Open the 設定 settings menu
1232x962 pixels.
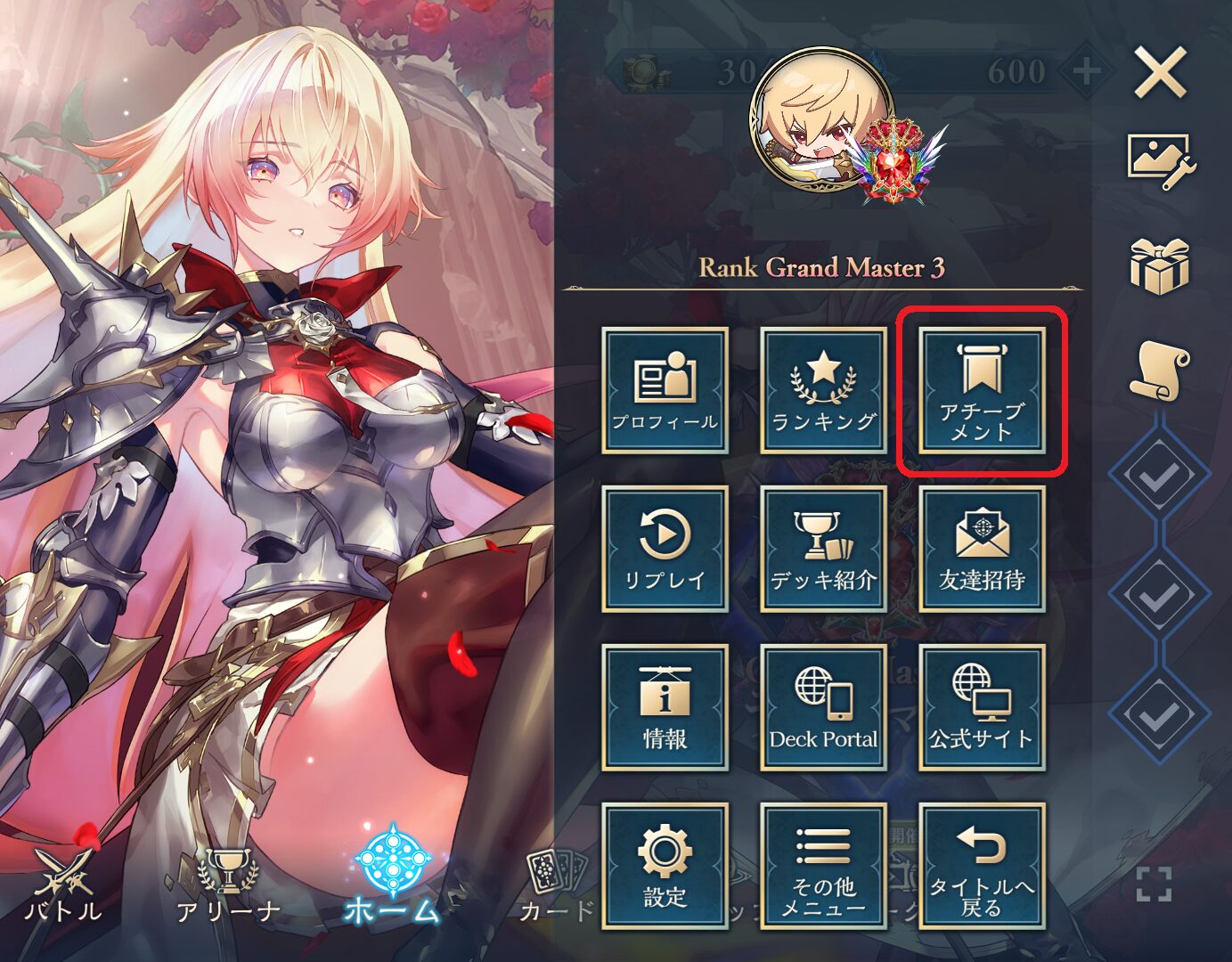point(665,866)
